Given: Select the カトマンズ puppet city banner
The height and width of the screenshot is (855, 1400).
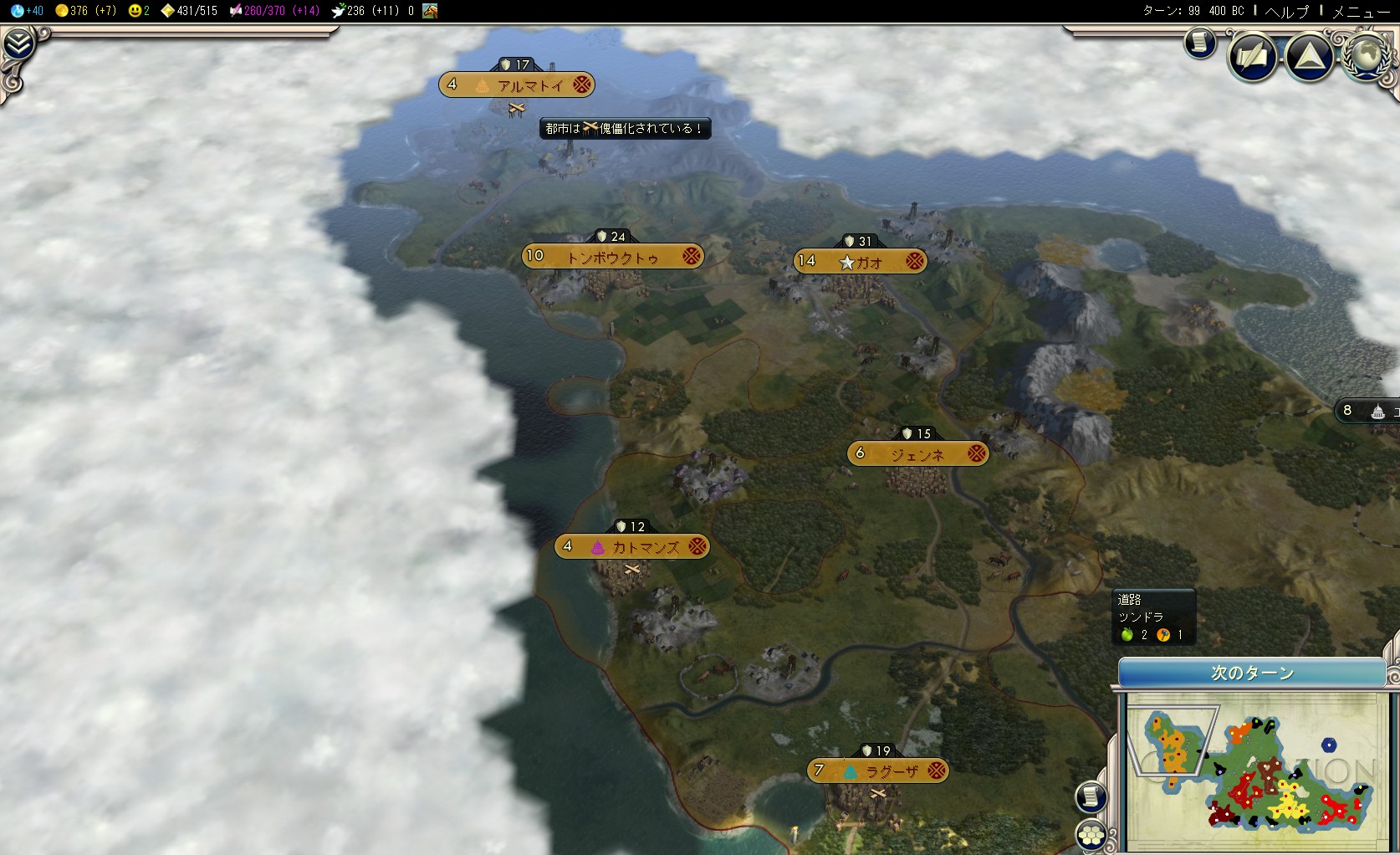Looking at the screenshot, I should click(x=632, y=547).
